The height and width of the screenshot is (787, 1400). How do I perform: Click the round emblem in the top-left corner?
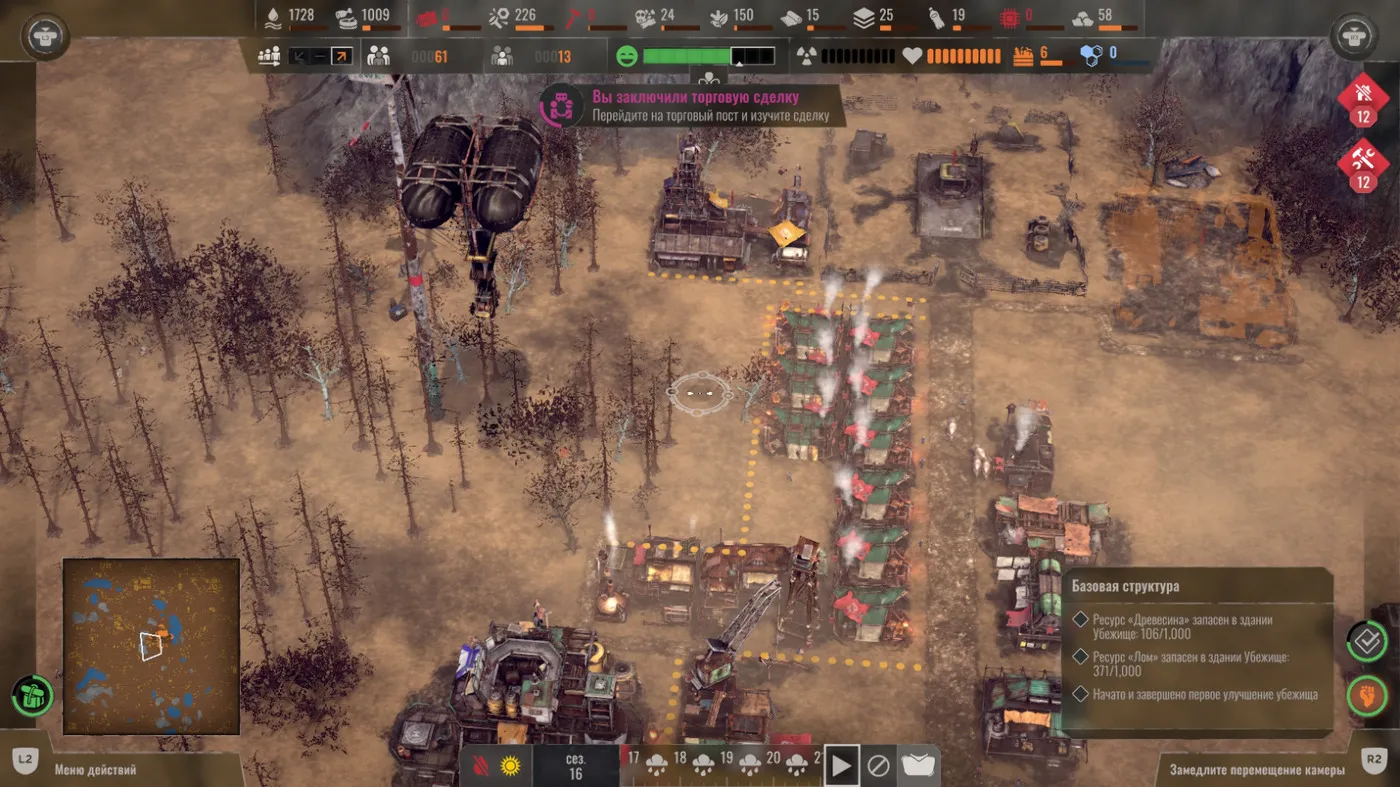click(45, 36)
